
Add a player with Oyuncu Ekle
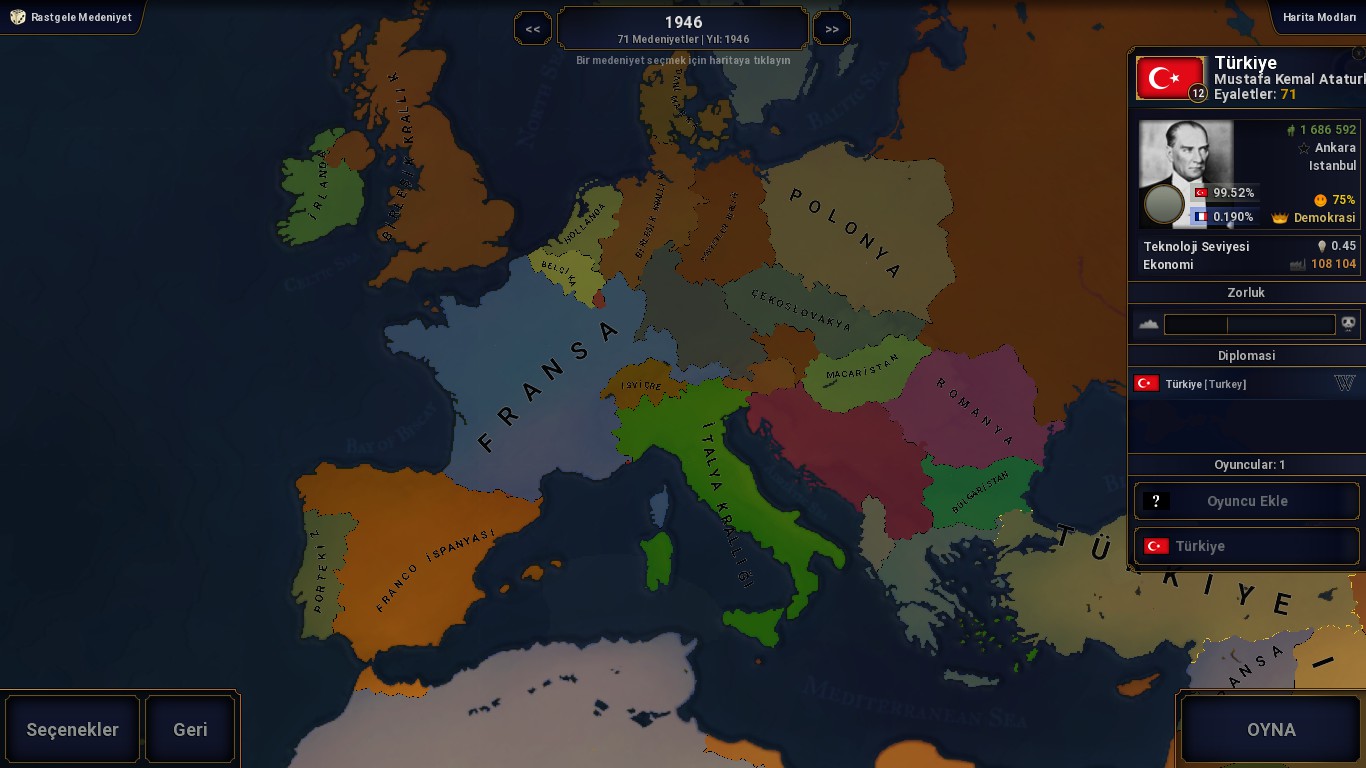(1246, 501)
